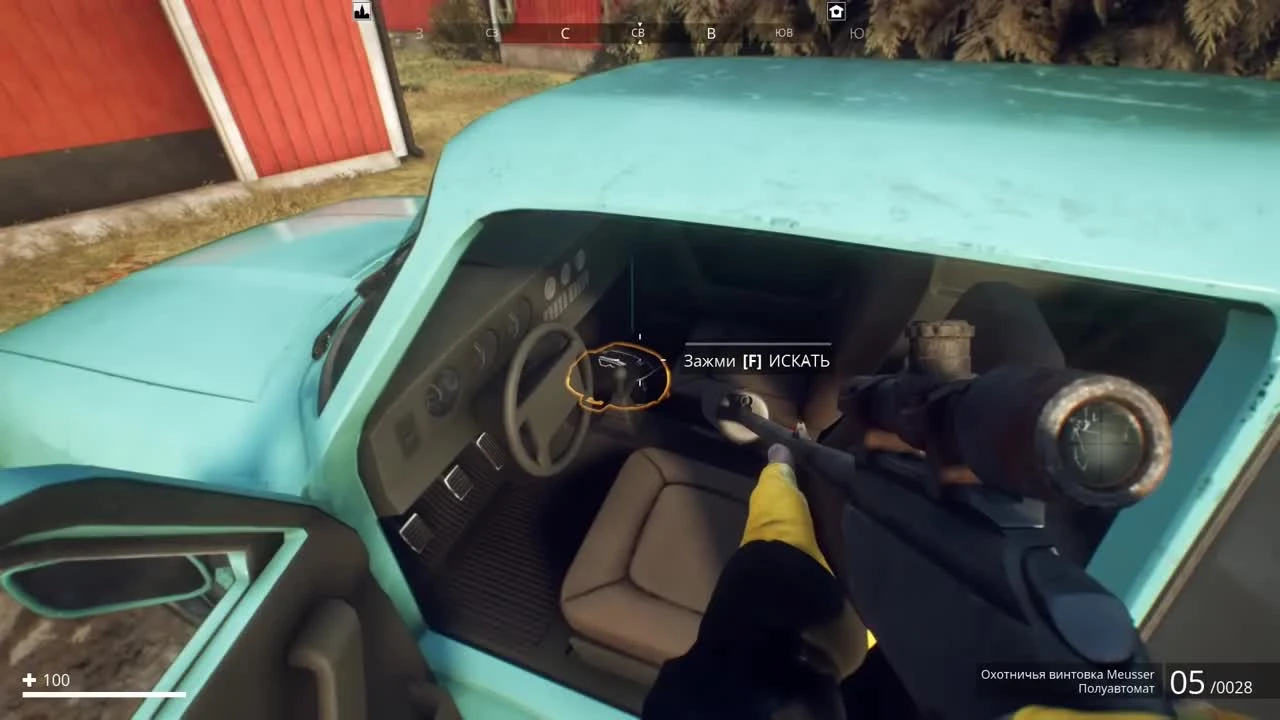Viewport: 1280px width, 720px height.
Task: Click the Полуавтомат fire mode label
Action: click(x=1117, y=690)
